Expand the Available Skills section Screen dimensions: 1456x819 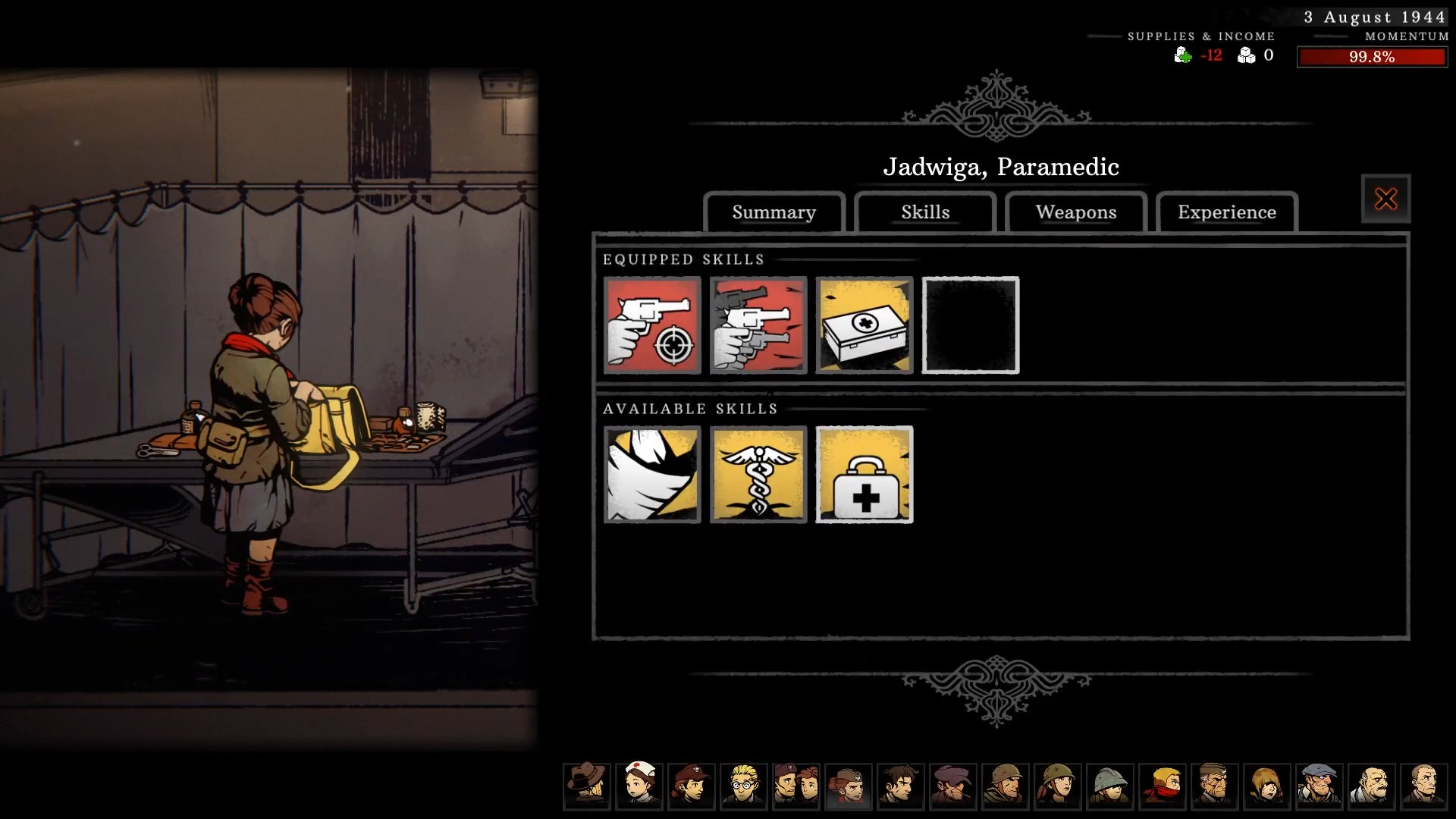[x=690, y=408]
